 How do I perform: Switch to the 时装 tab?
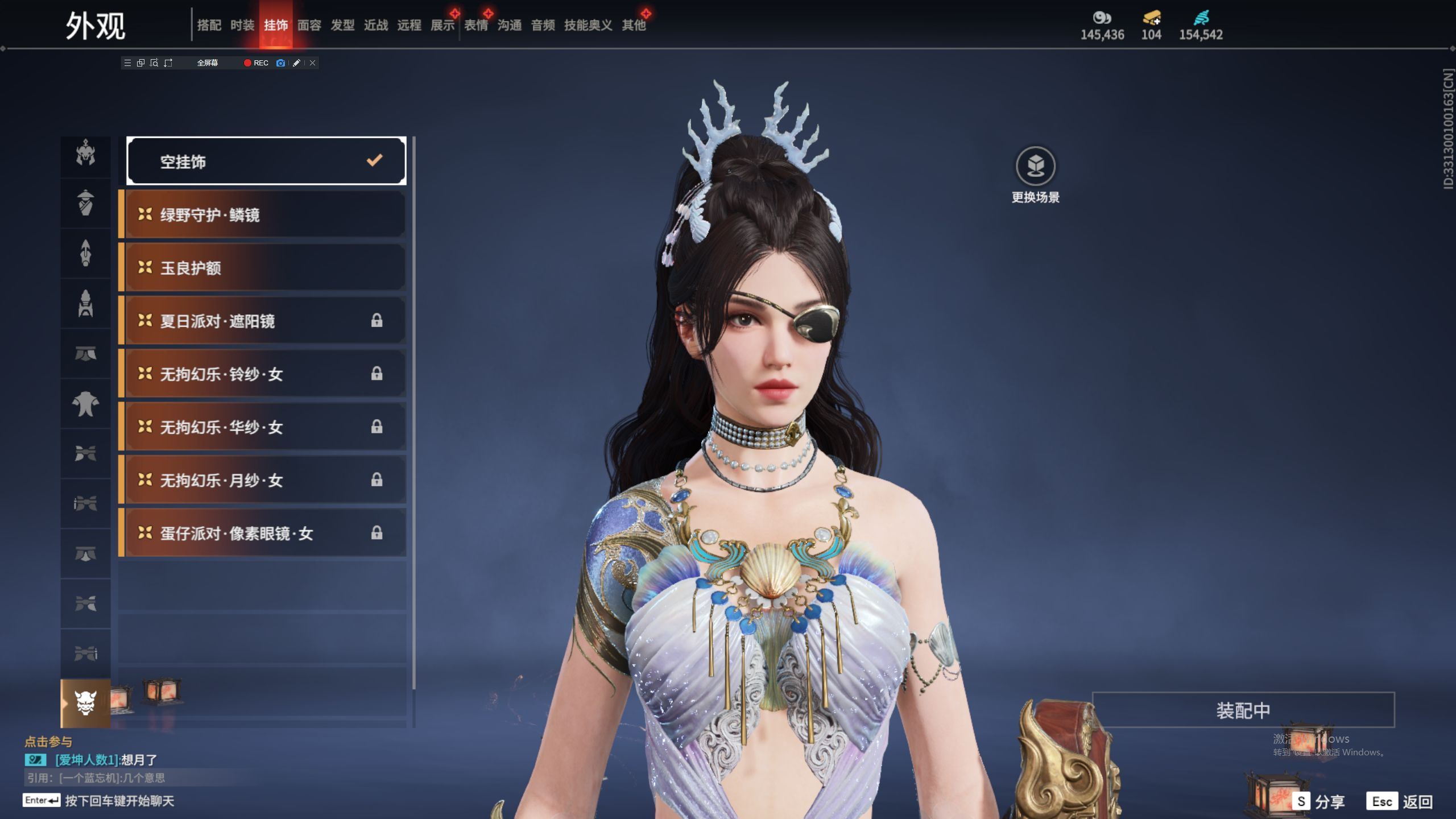point(242,25)
